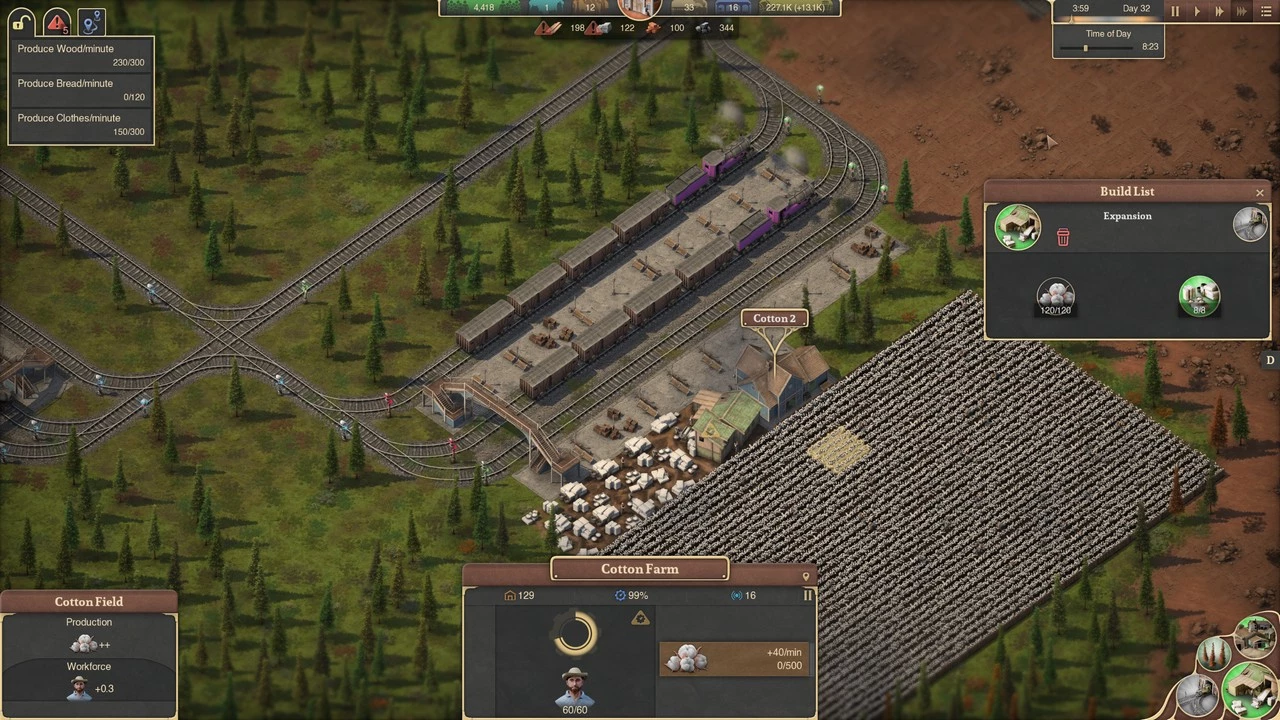Open the blue route tab above objectives
Viewport: 1280px width, 720px height.
coord(92,21)
